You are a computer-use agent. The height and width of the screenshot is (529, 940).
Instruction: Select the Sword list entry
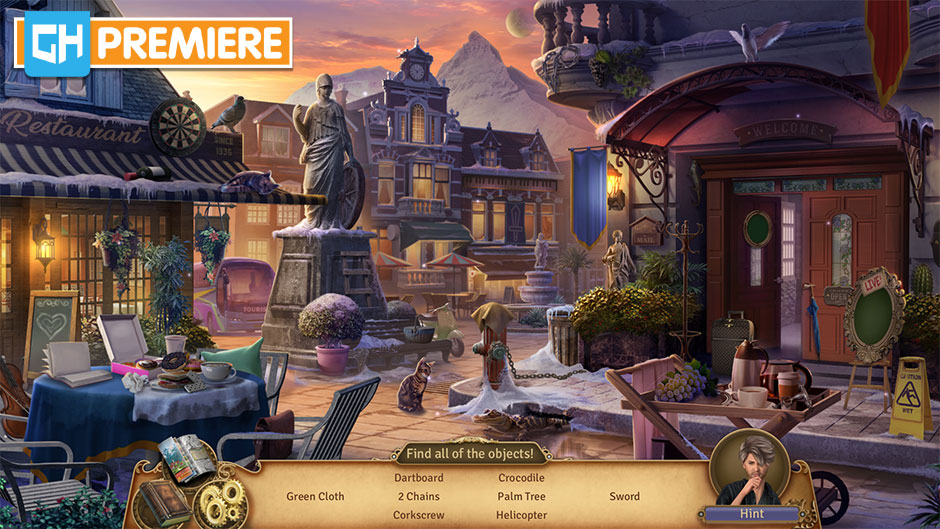click(x=624, y=496)
